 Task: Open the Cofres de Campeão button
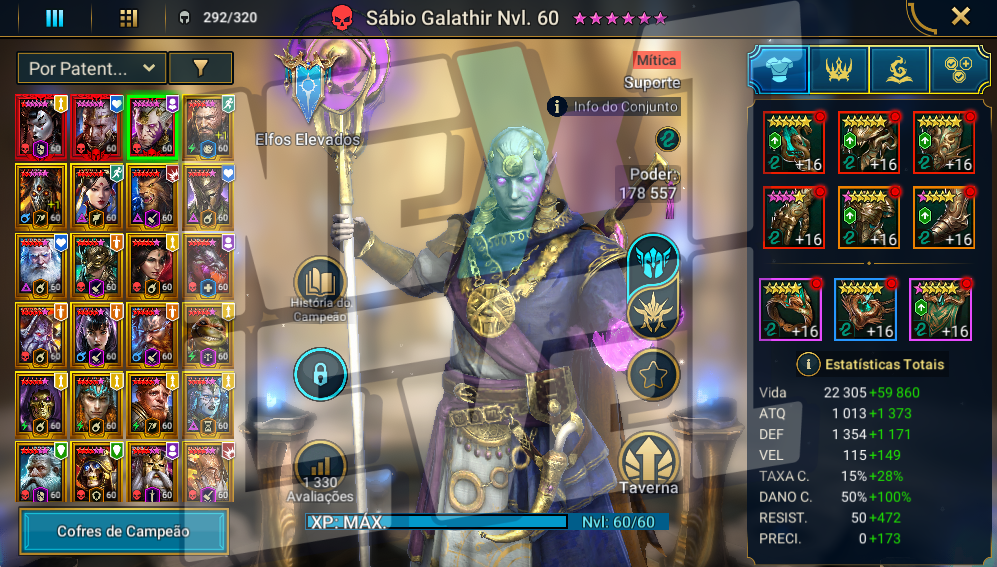(124, 532)
